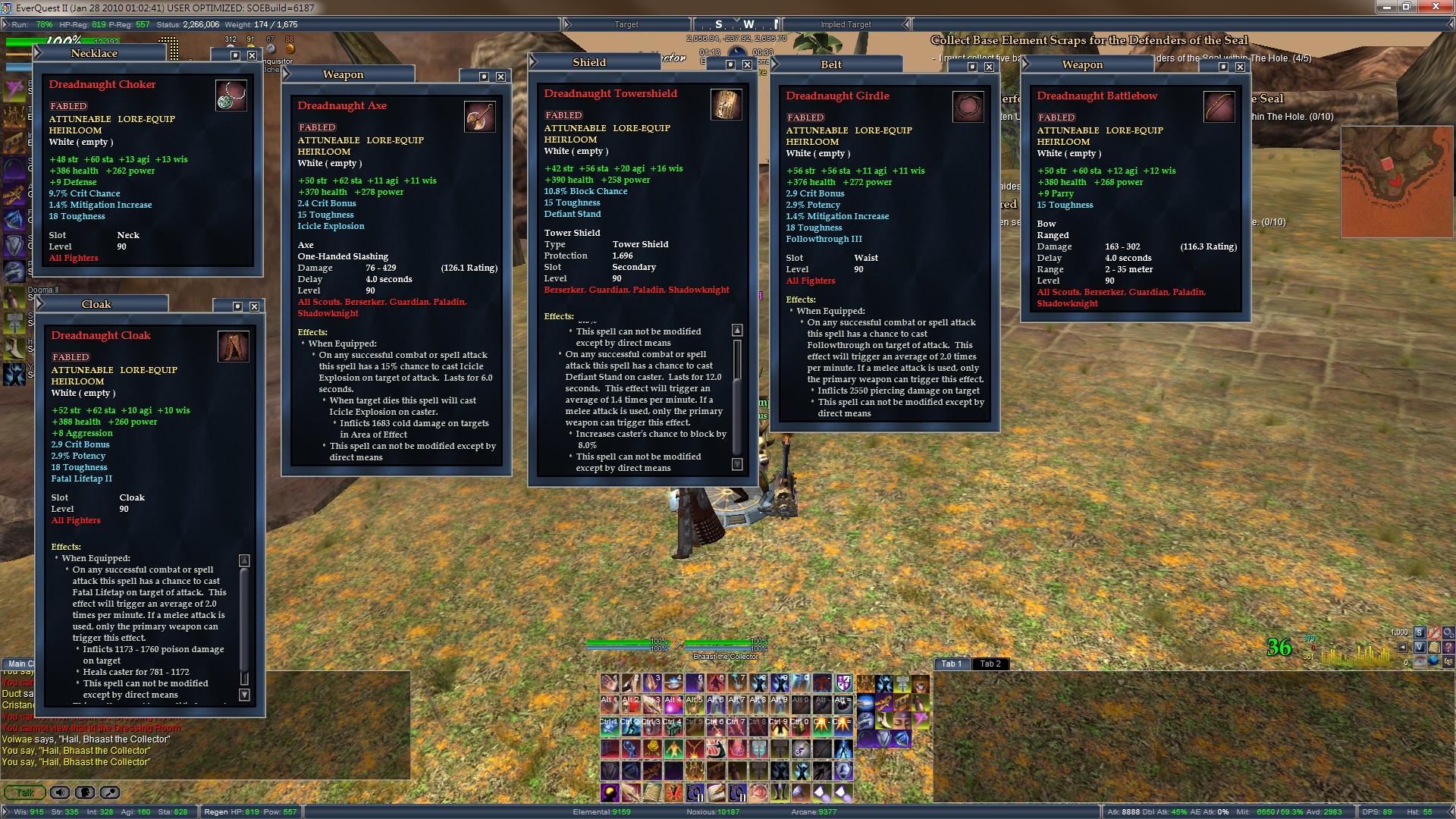Switch to Tab 2 in chat
The height and width of the screenshot is (819, 1456).
tap(990, 664)
